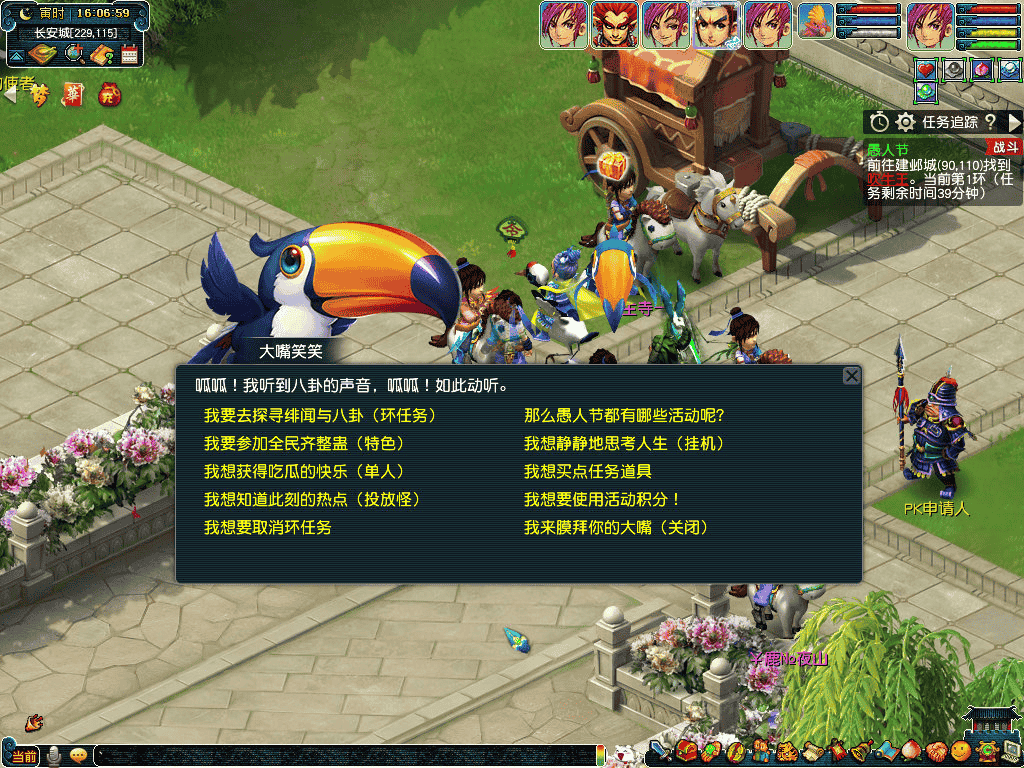Select the buy quest items option
Screen dimensions: 1024x768
point(588,471)
